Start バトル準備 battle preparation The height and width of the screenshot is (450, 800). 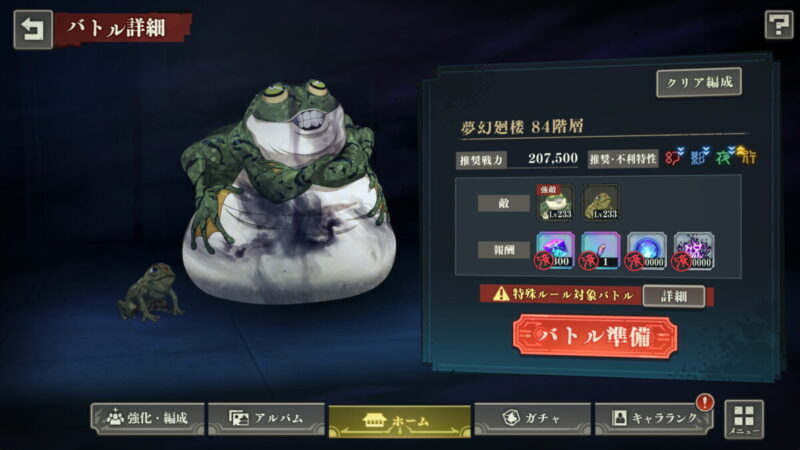coord(595,335)
